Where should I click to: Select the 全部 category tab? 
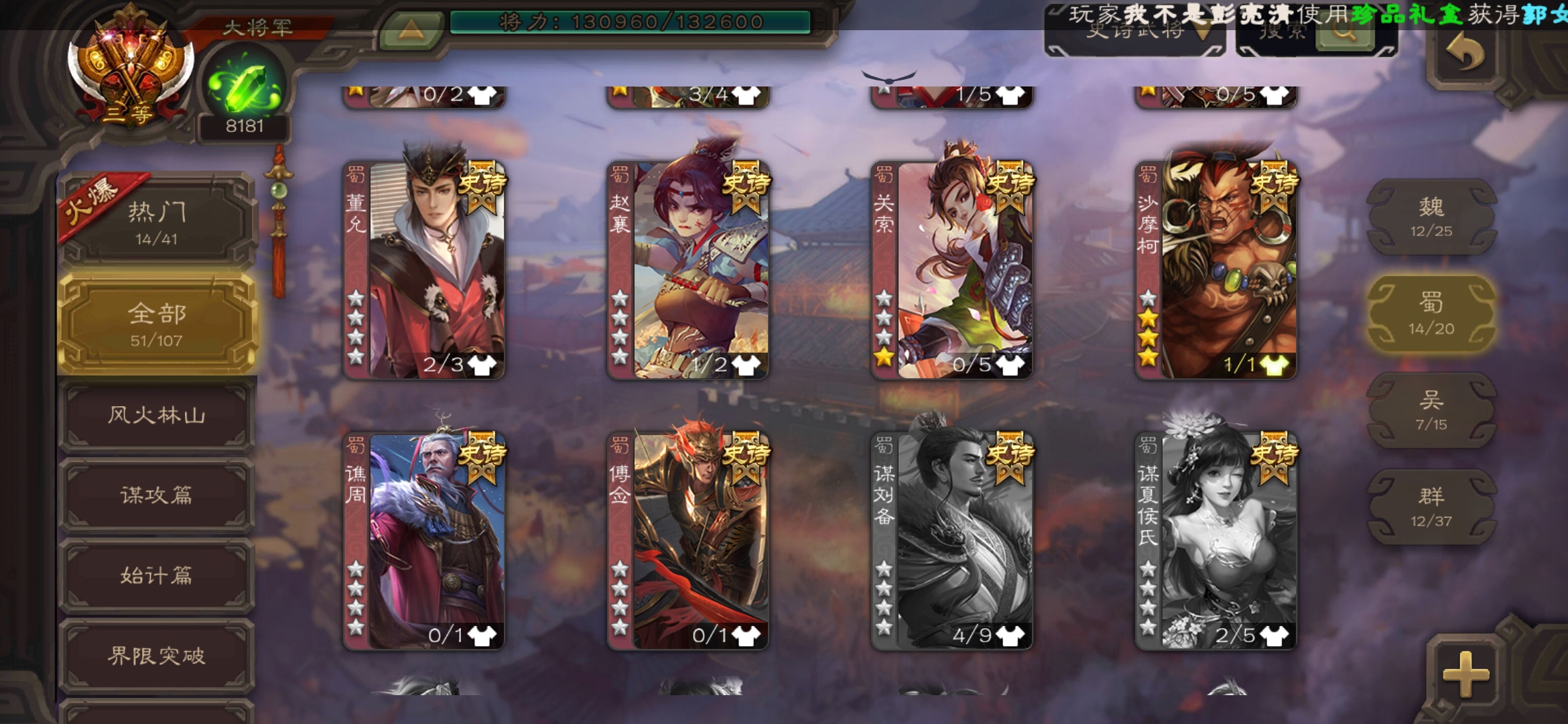tap(157, 323)
